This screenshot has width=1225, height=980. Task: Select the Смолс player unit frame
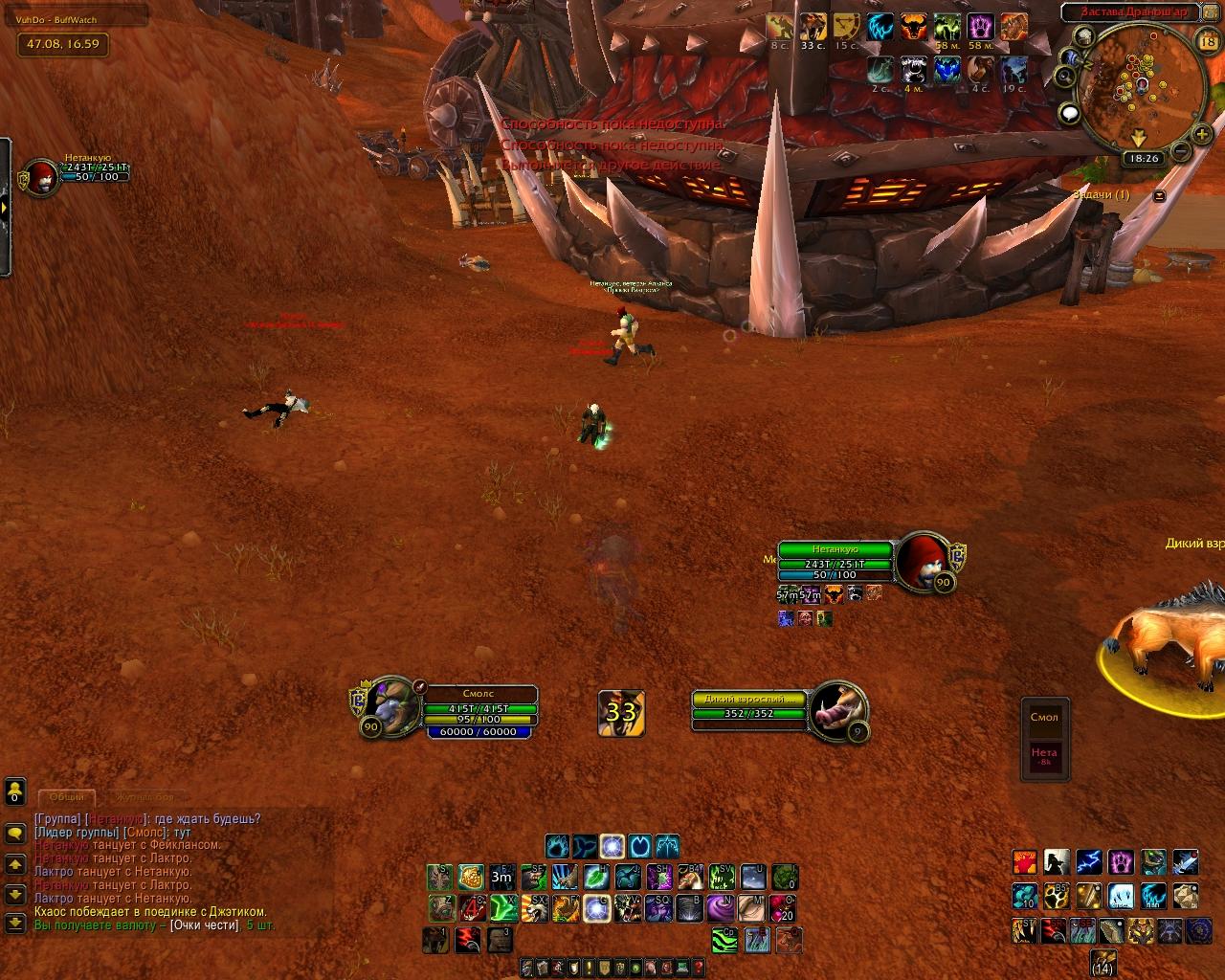pyautogui.click(x=480, y=709)
